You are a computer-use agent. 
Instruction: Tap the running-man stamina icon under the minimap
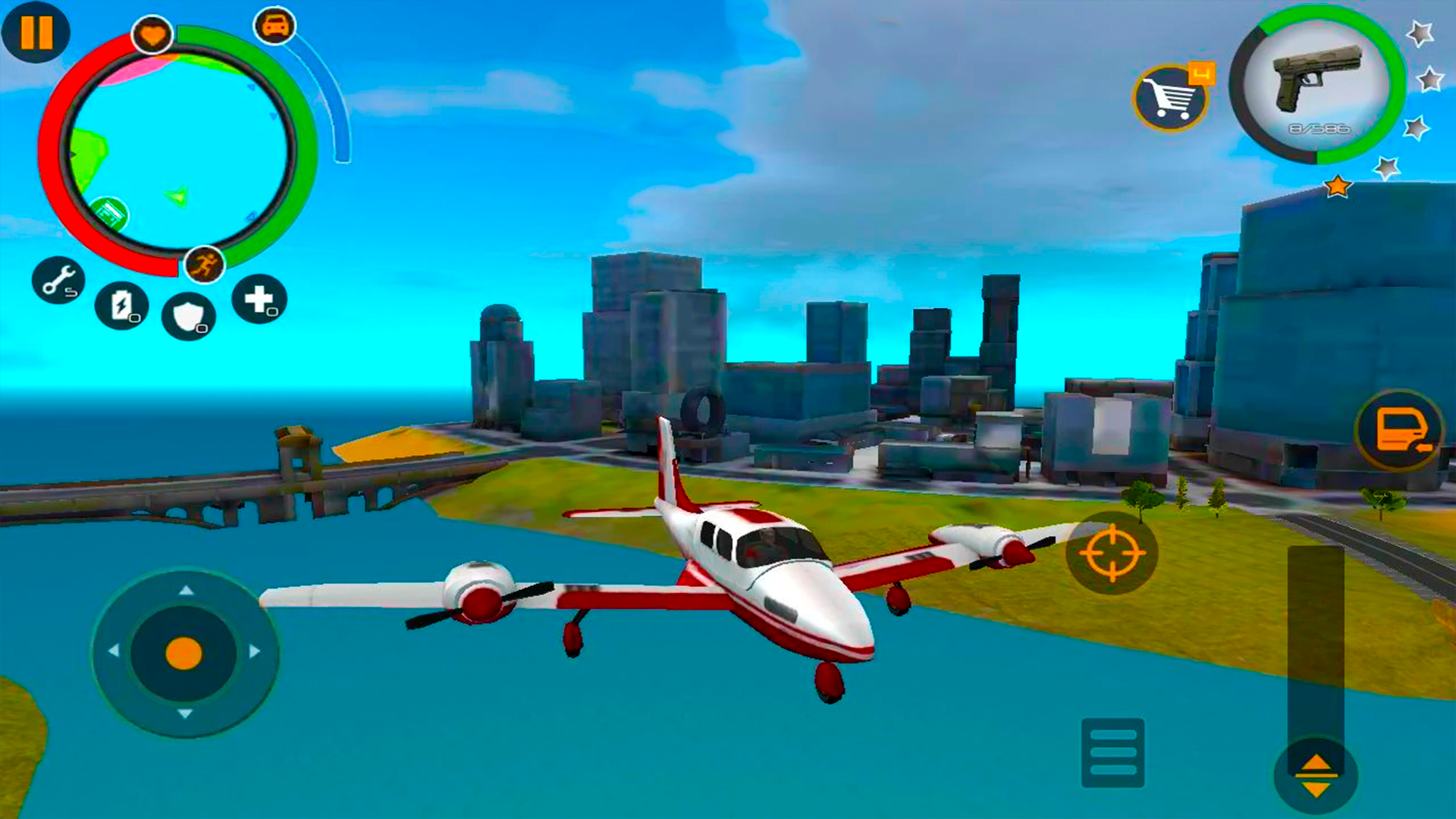(x=203, y=265)
